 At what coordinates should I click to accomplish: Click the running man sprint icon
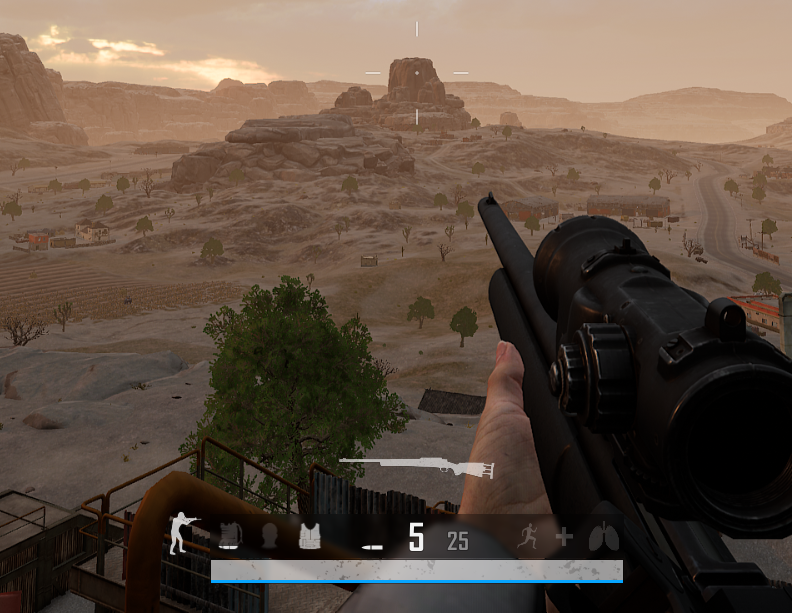[528, 538]
